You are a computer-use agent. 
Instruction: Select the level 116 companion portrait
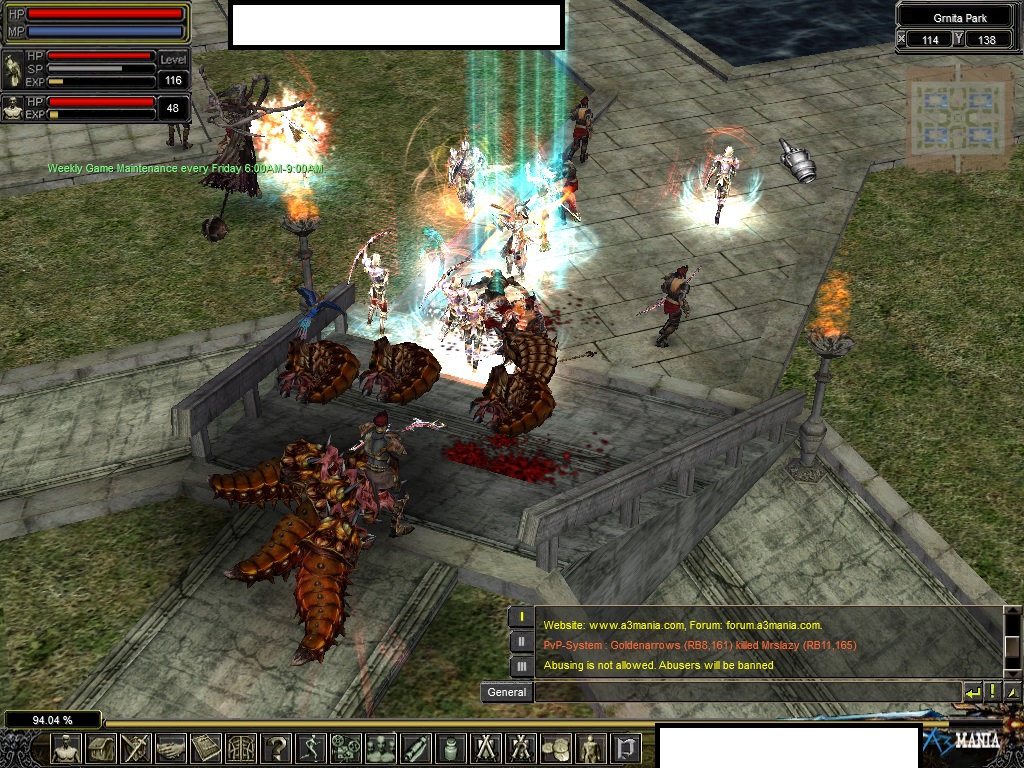click(13, 69)
